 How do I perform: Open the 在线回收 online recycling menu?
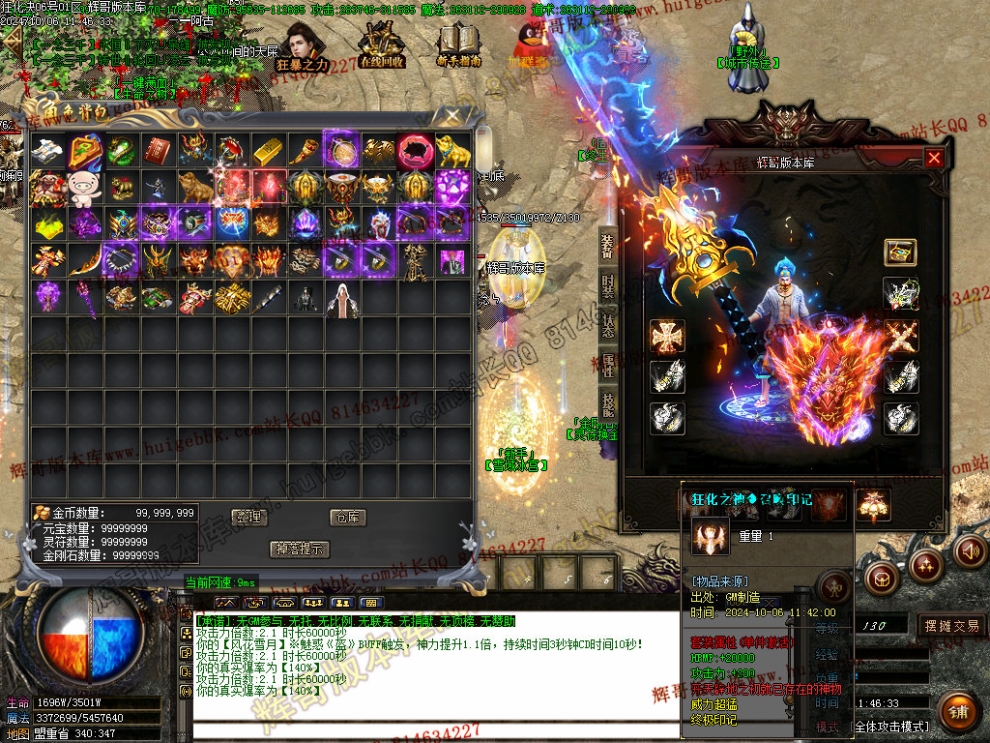[x=380, y=46]
